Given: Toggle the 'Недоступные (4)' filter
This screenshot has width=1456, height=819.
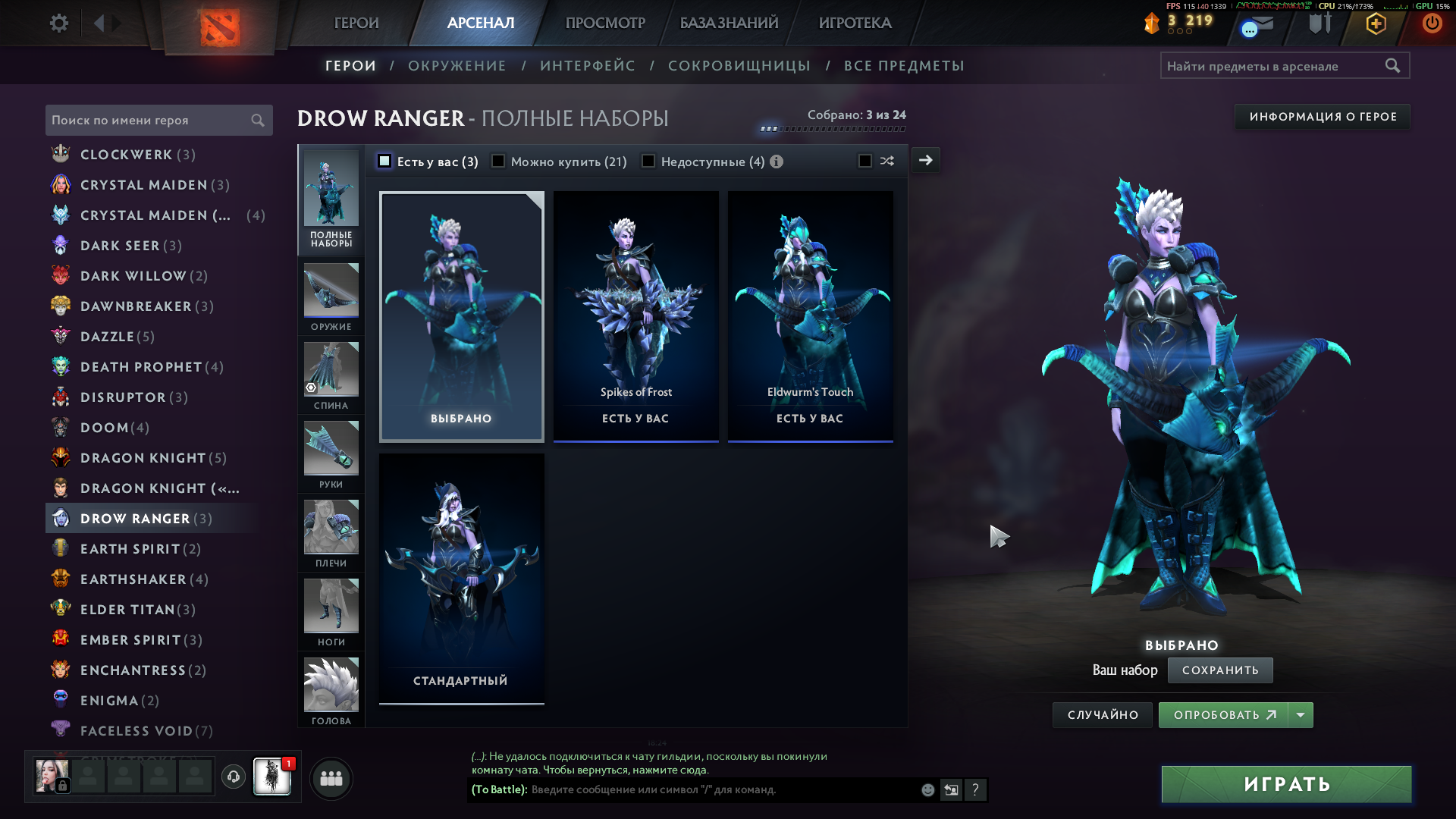Looking at the screenshot, I should pyautogui.click(x=648, y=162).
